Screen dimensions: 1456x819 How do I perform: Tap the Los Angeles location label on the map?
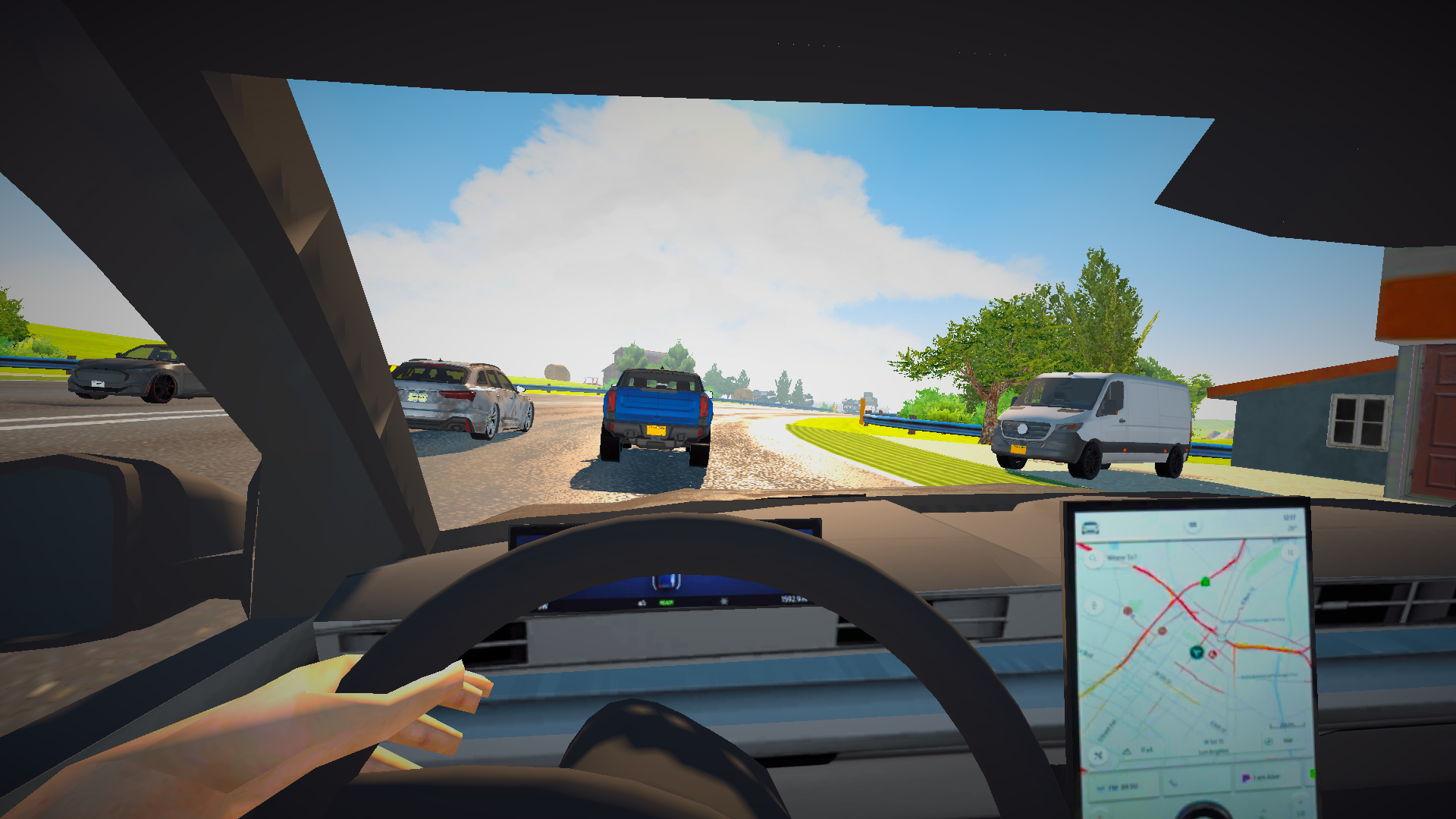tap(1214, 751)
